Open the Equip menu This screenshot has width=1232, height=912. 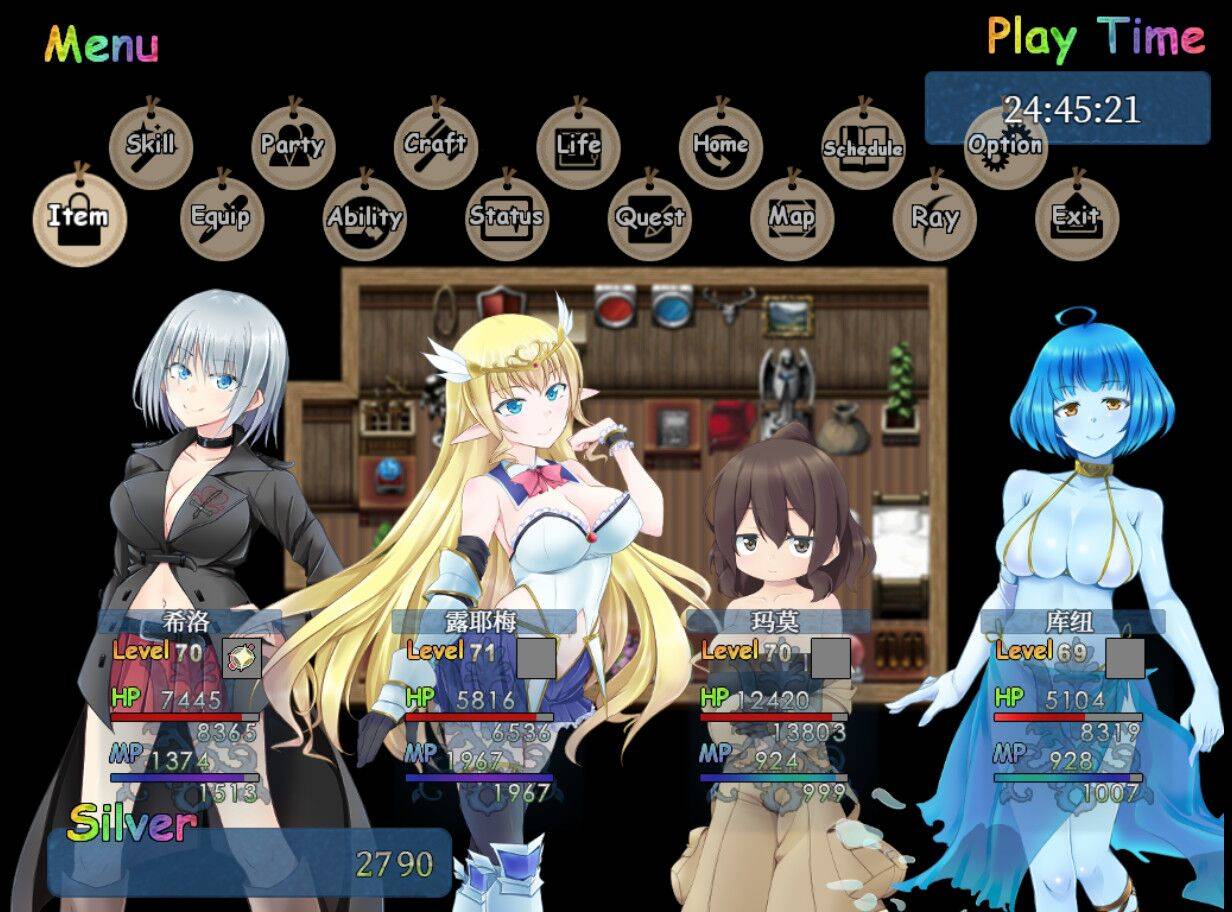221,218
